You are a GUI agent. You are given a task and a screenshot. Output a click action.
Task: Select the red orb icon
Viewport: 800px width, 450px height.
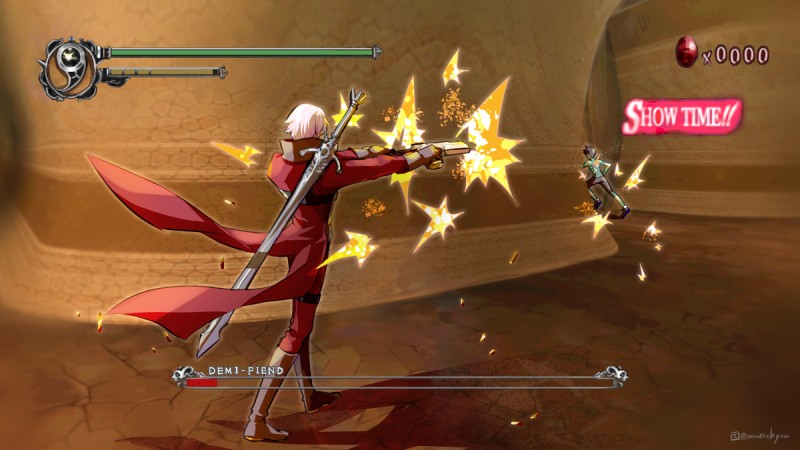[687, 53]
